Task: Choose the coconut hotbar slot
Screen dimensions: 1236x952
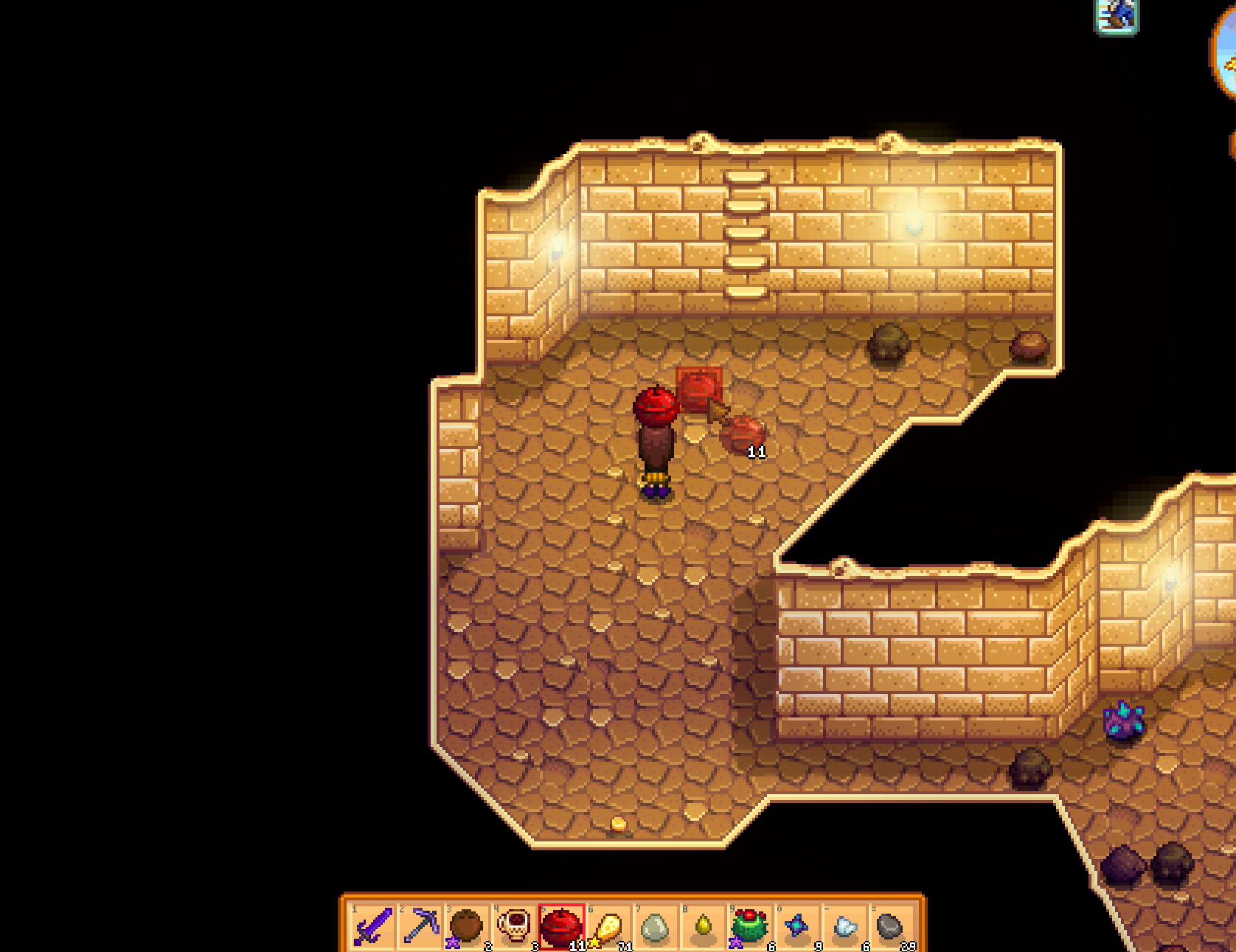Action: pos(468,925)
